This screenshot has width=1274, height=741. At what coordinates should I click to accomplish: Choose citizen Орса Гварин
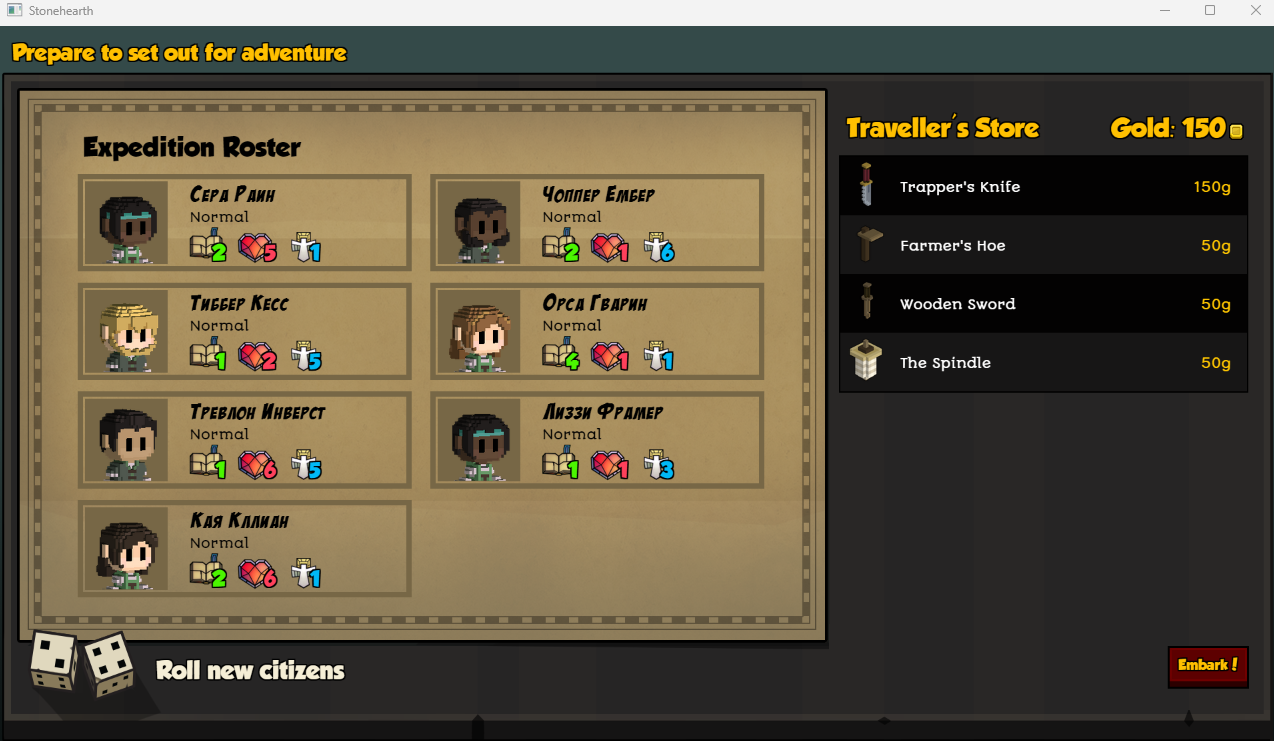click(597, 332)
